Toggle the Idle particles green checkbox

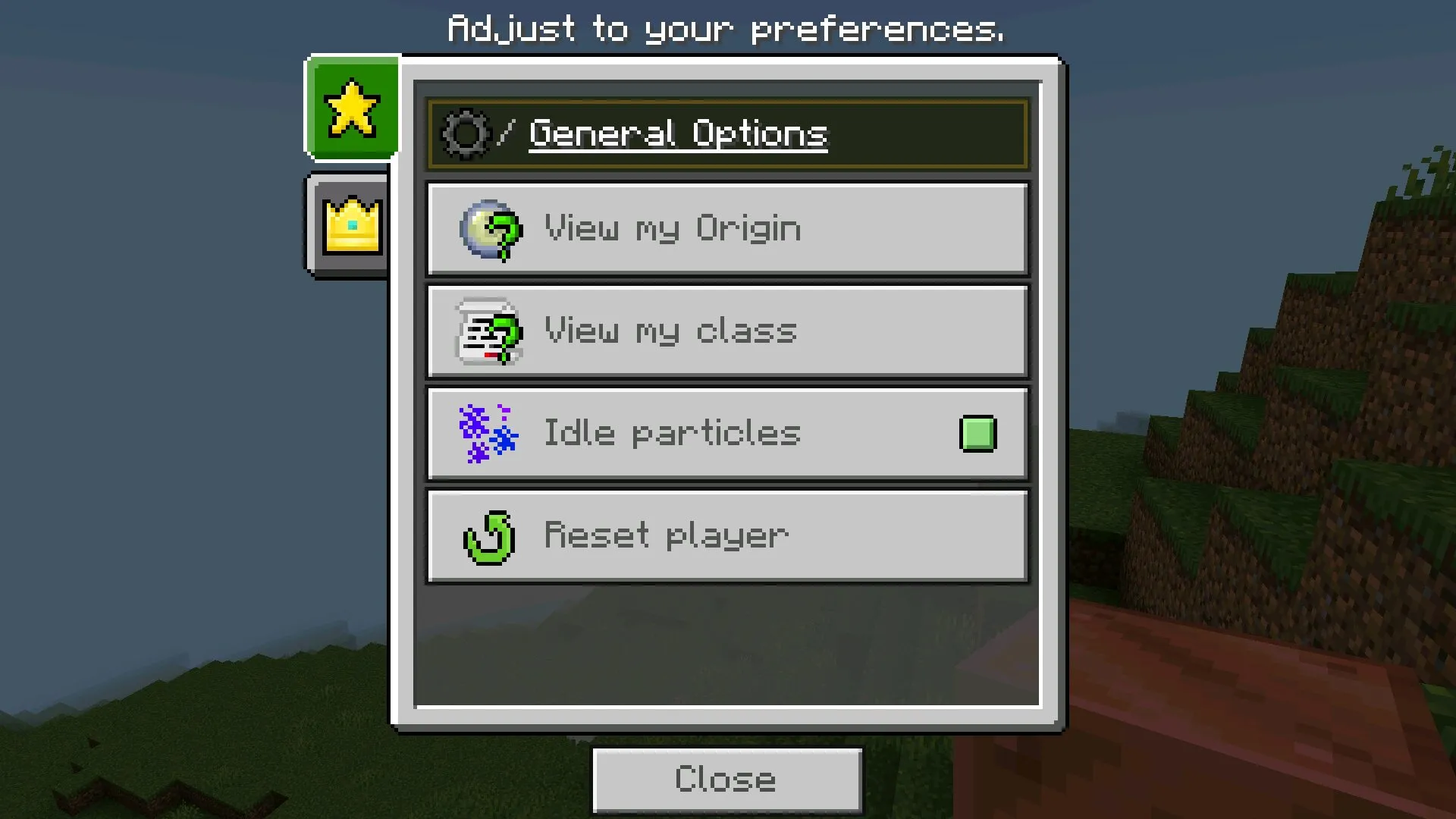tap(977, 434)
